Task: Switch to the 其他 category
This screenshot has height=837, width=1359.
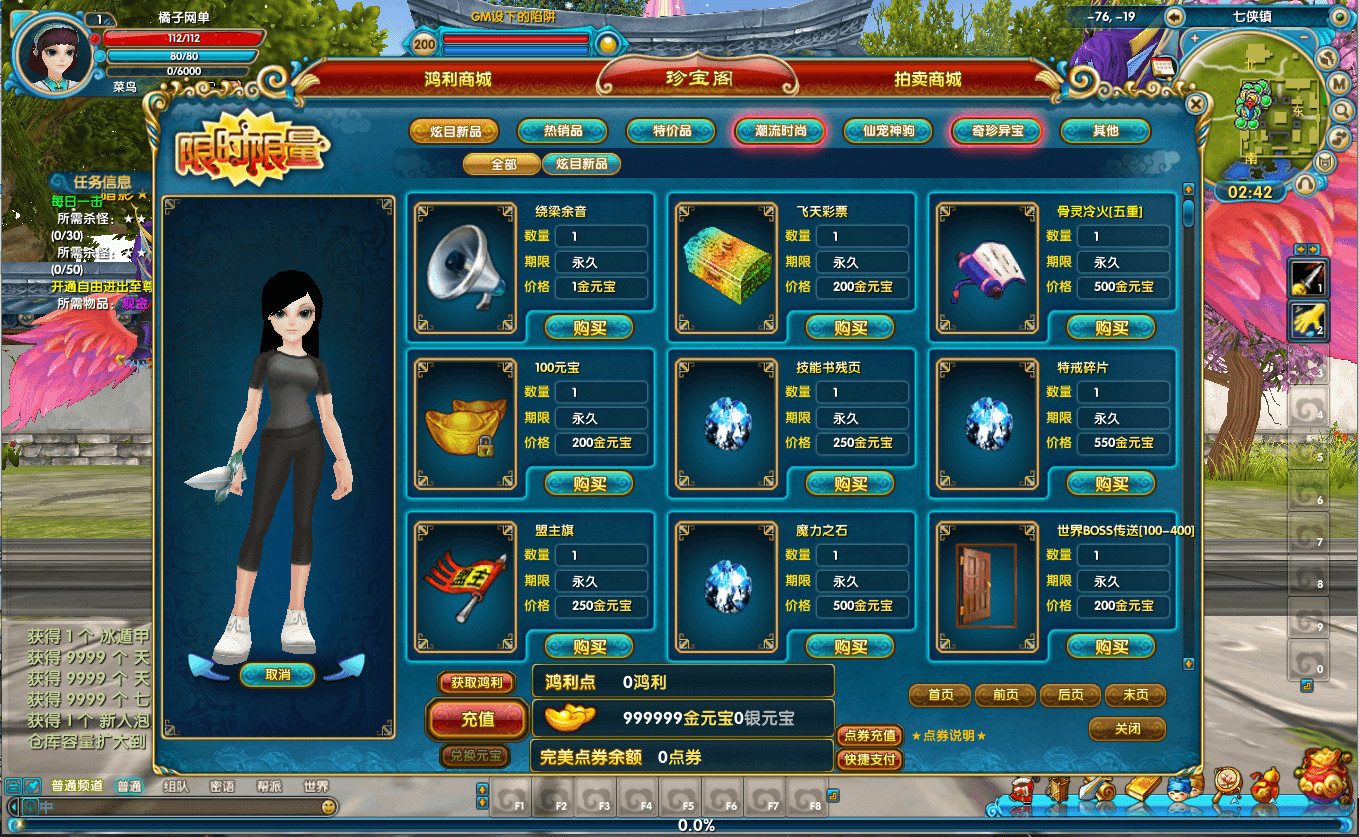Action: 1105,131
